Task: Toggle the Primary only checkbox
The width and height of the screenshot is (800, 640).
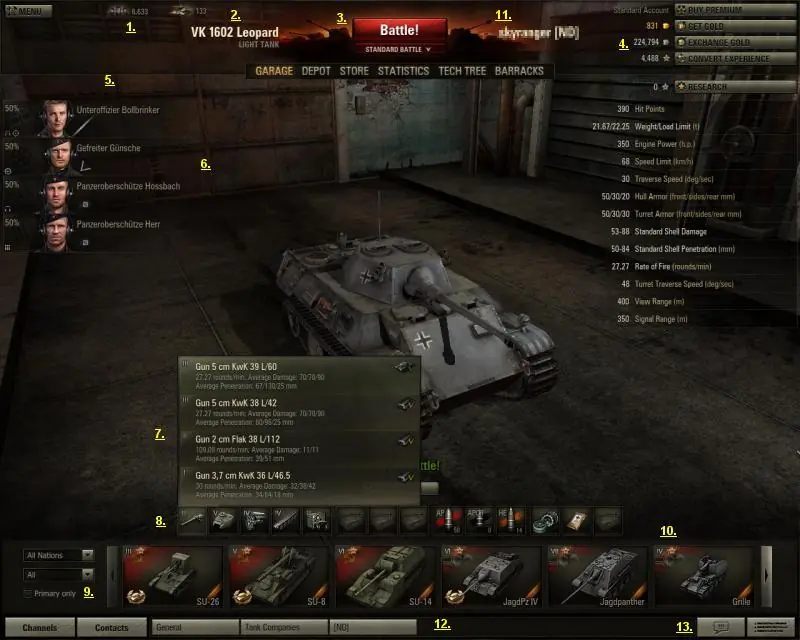Action: tap(27, 593)
